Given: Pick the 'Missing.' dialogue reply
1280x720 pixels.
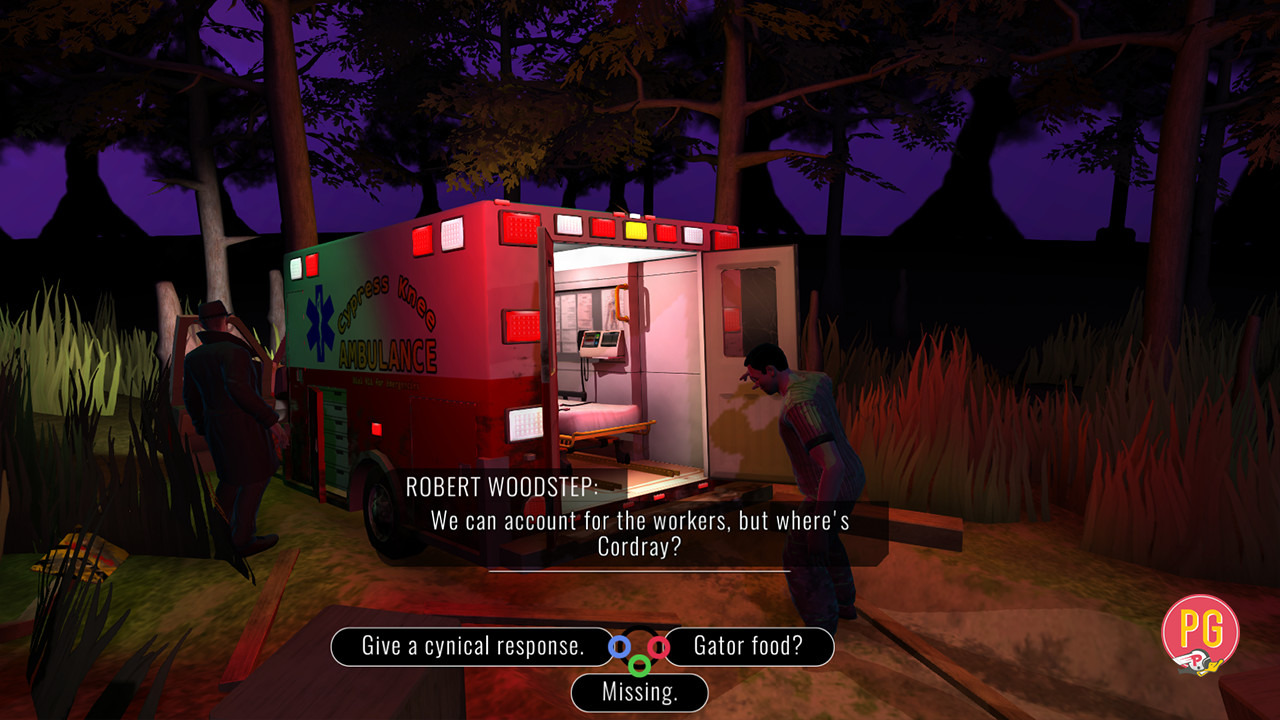Looking at the screenshot, I should point(639,693).
